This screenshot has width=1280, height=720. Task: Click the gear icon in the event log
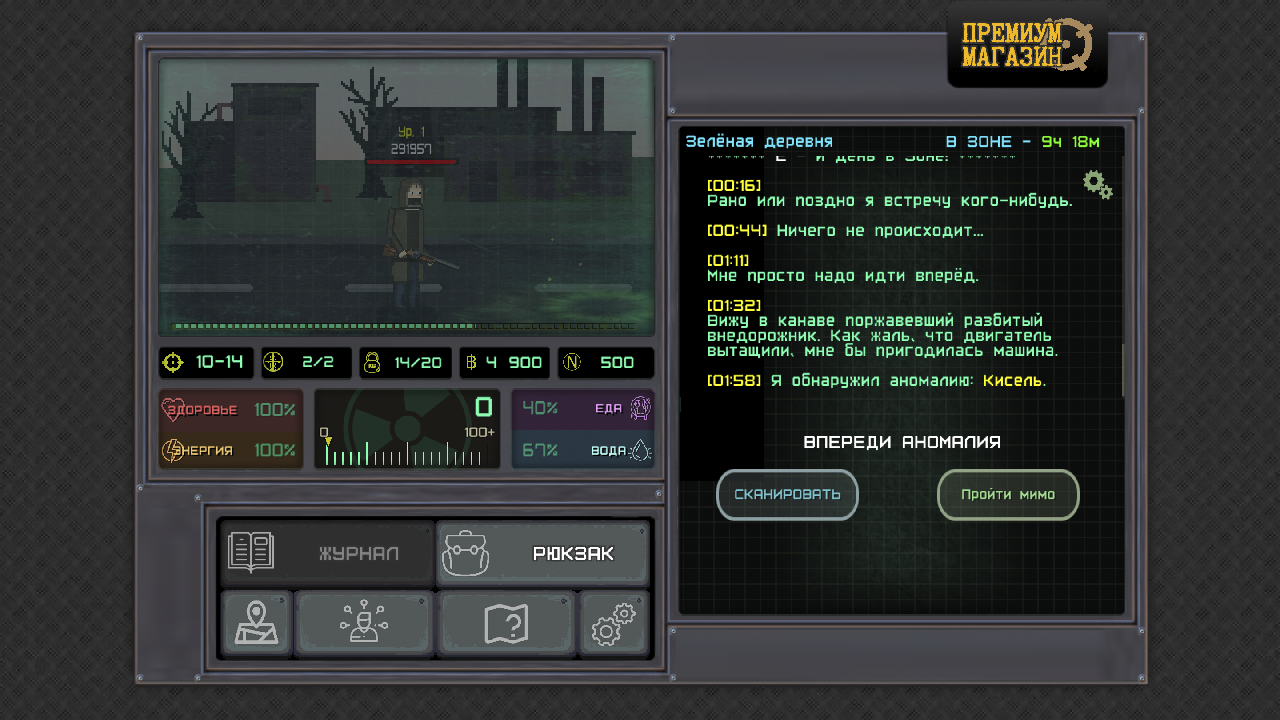point(1096,184)
